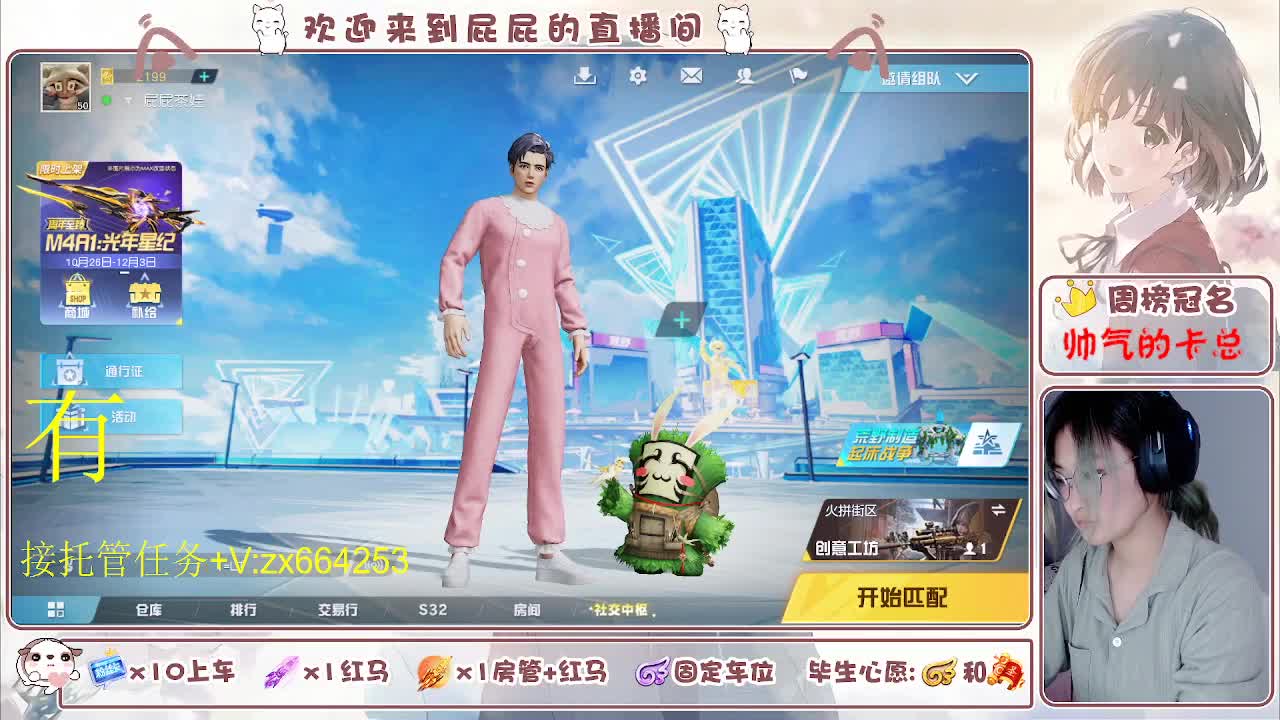The image size is (1280, 720).
Task: Expand the dropdown arrow beside the player name
Action: [128, 100]
